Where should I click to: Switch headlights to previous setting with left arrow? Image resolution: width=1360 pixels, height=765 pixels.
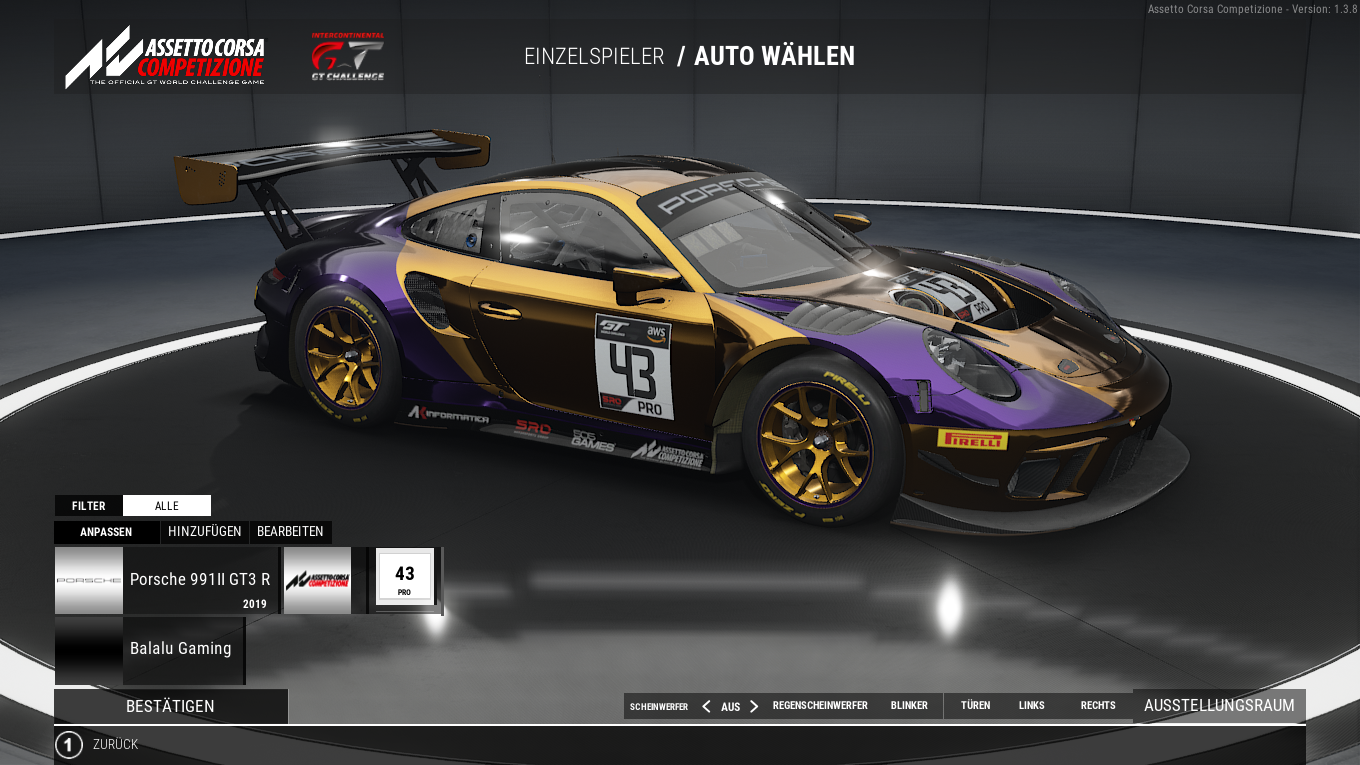pos(706,706)
